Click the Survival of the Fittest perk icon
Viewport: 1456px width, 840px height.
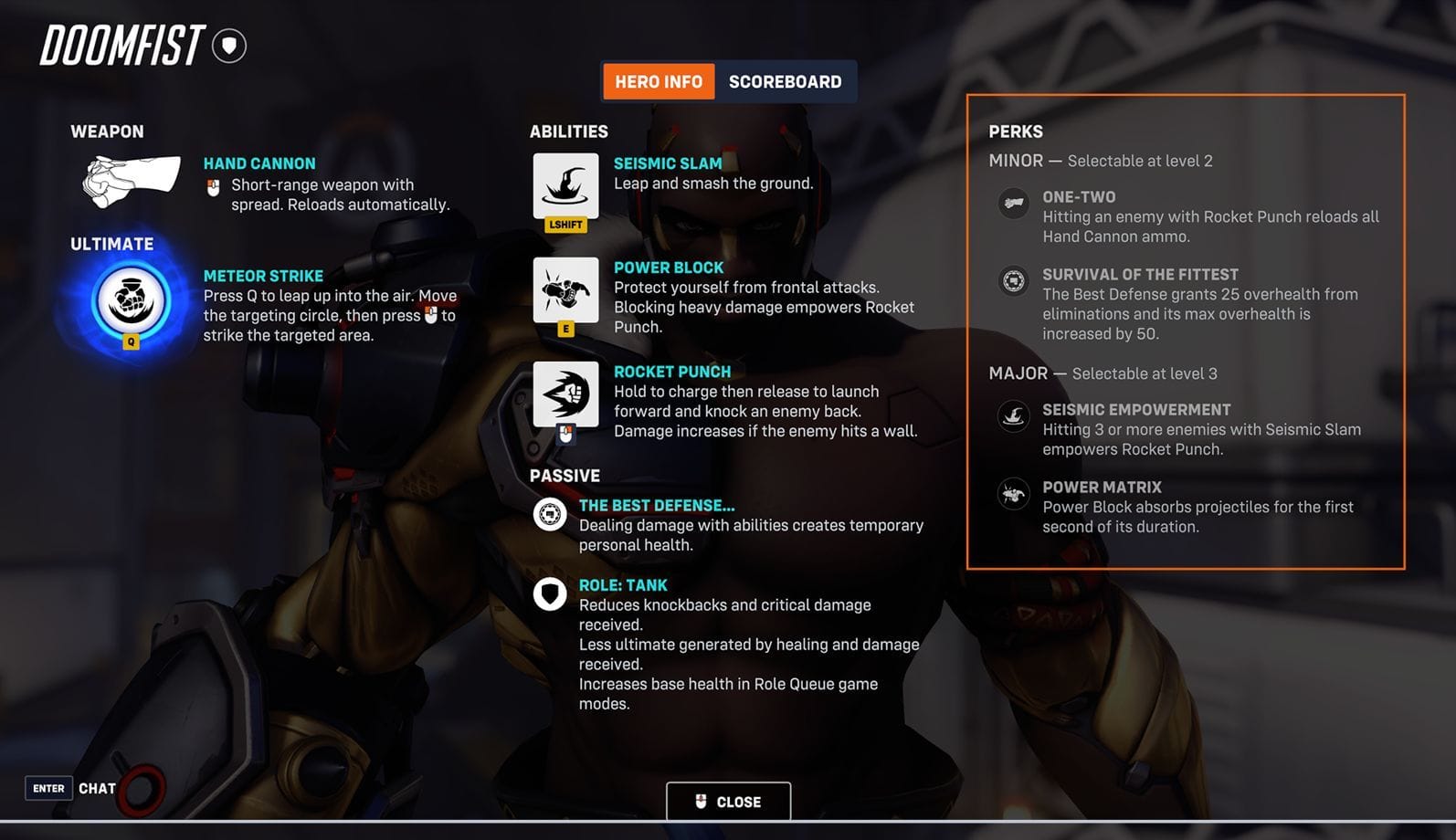(x=1013, y=281)
